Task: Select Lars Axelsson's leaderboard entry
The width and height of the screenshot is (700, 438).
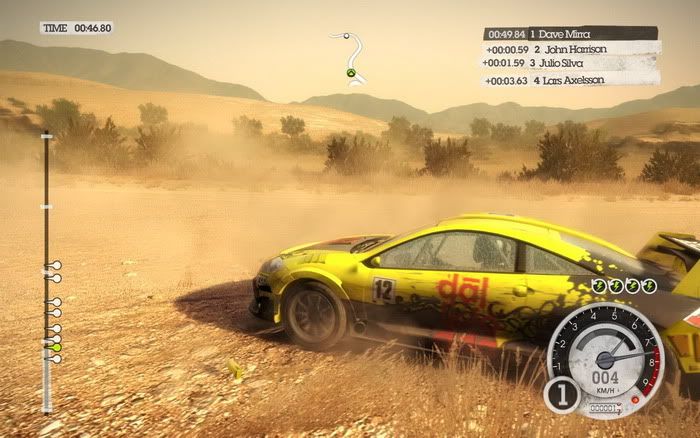Action: pos(568,79)
